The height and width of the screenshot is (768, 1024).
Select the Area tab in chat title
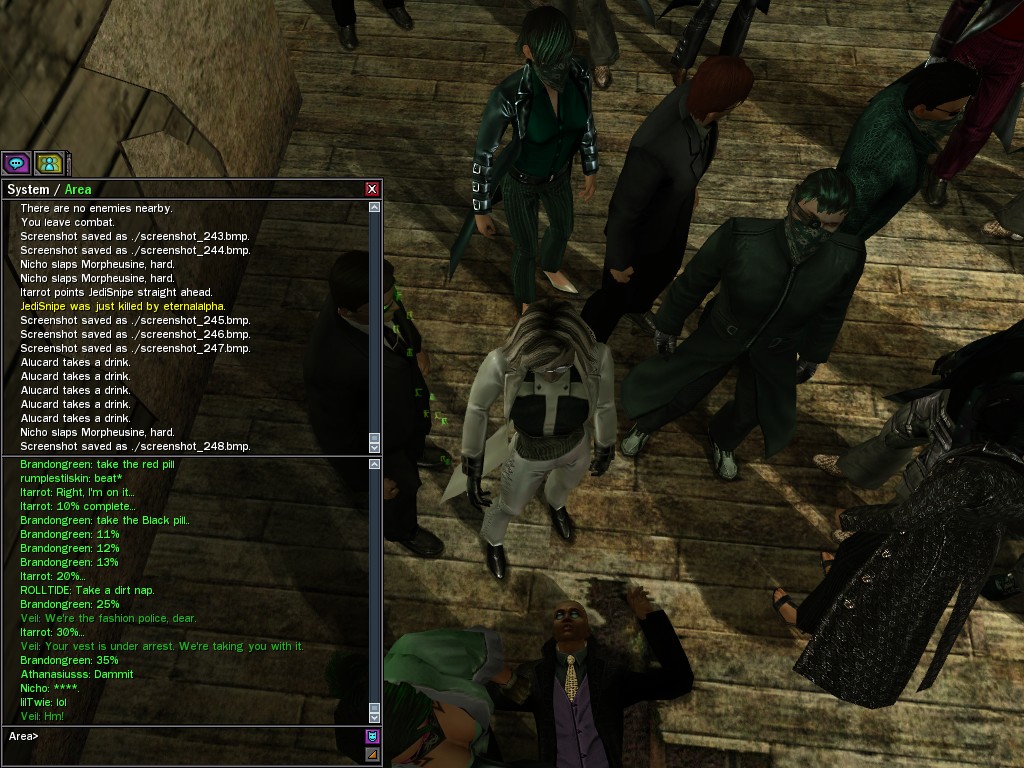pos(78,190)
